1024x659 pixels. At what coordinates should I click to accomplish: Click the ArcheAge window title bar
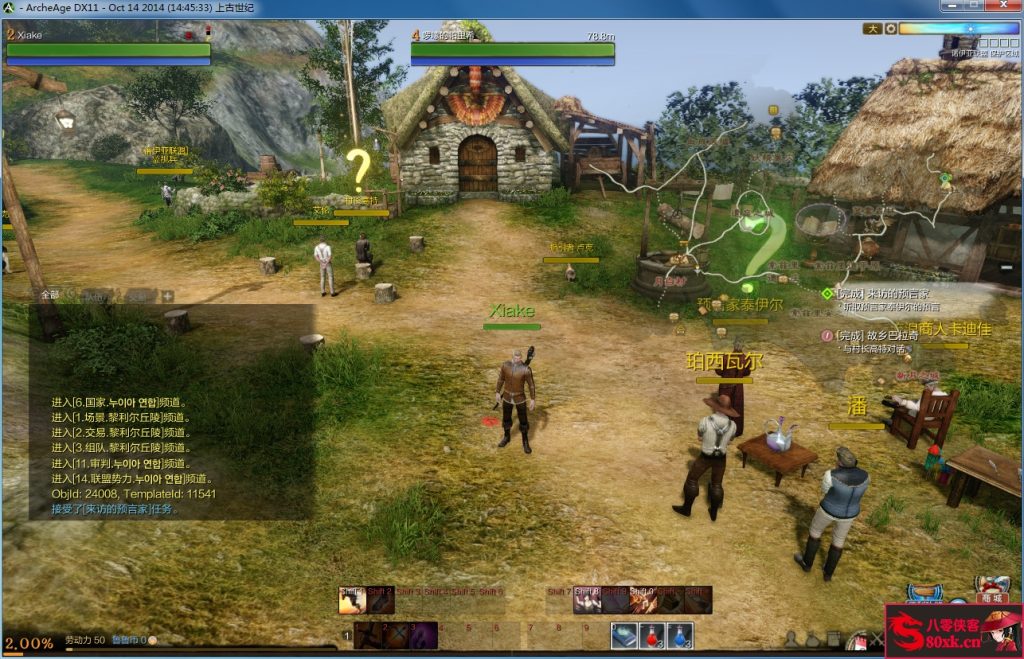pyautogui.click(x=400, y=8)
